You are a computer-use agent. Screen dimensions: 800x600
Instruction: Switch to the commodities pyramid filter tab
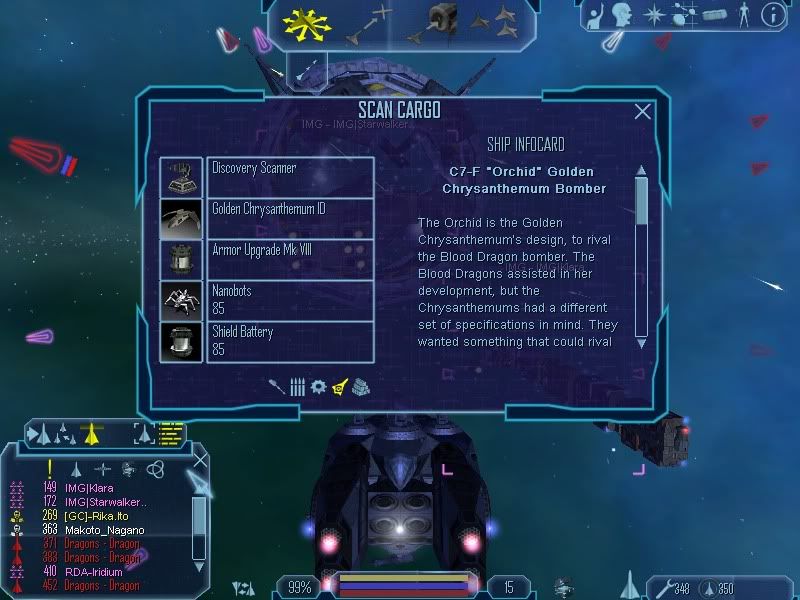pyautogui.click(x=361, y=386)
